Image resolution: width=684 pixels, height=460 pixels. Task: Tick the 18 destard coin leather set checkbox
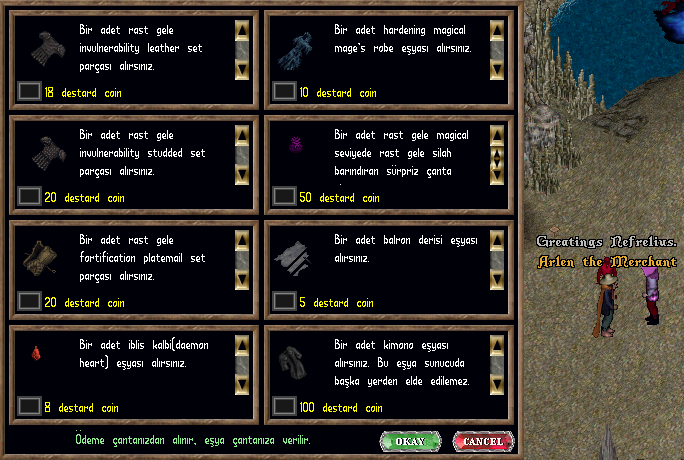point(30,92)
